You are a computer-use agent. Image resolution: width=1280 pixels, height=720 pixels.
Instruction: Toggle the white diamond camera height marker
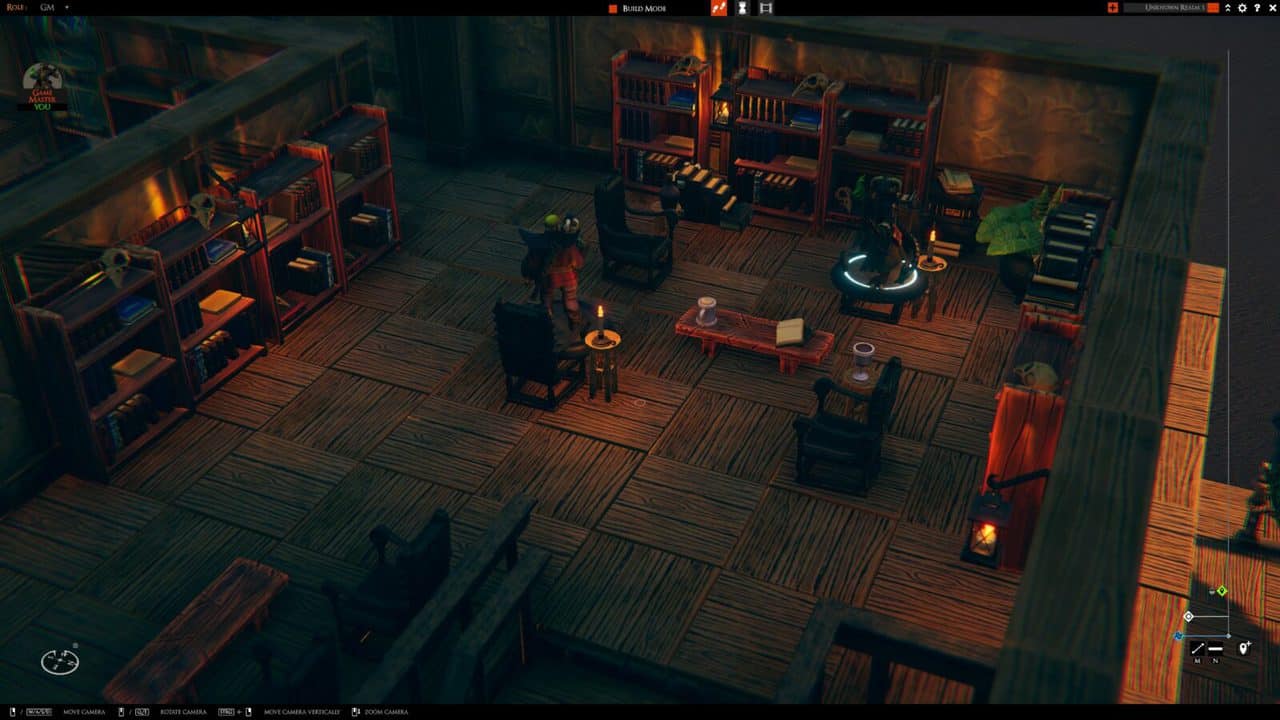click(x=1189, y=617)
